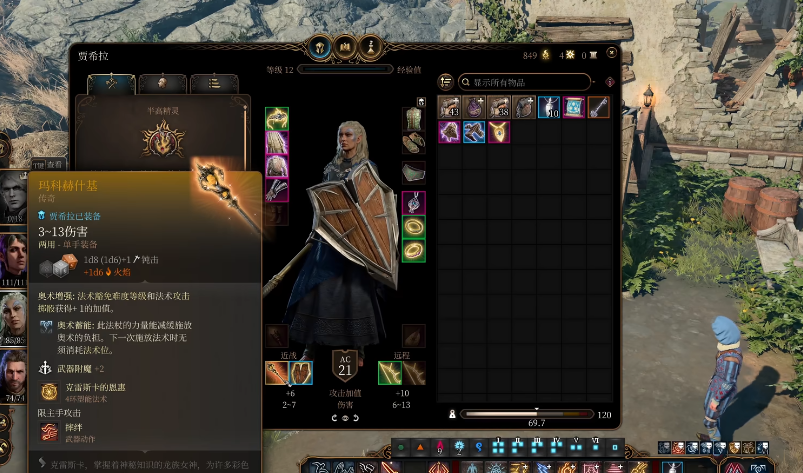Pick the stack of 10 potions
This screenshot has width=803, height=473.
pos(548,107)
